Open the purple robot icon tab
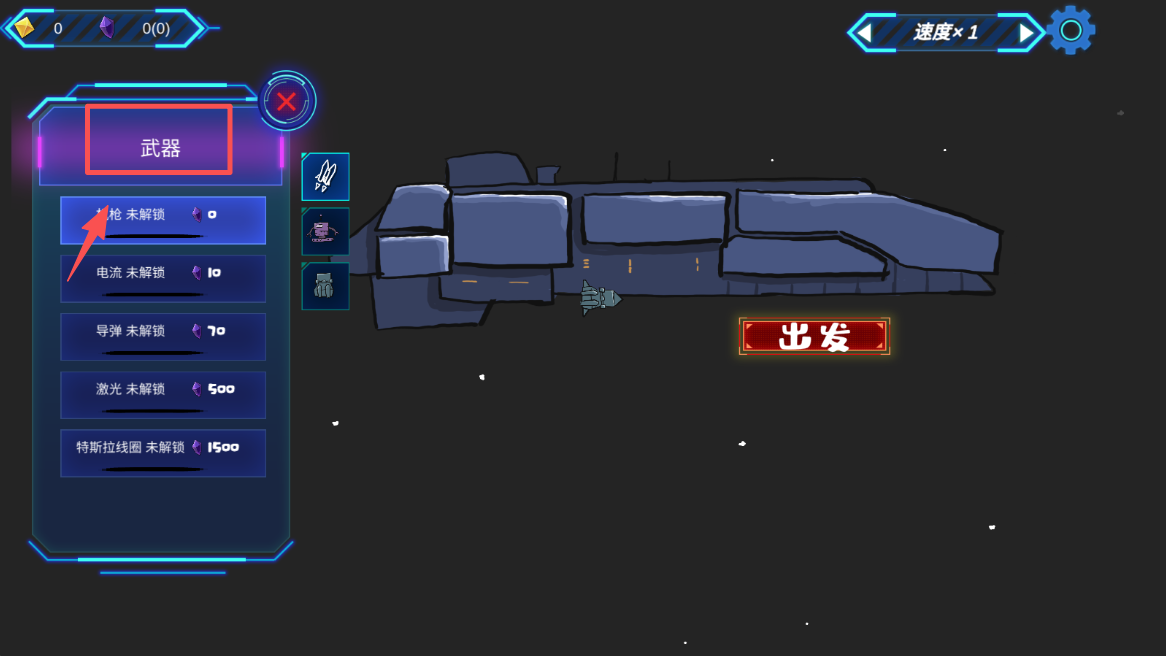 point(325,231)
